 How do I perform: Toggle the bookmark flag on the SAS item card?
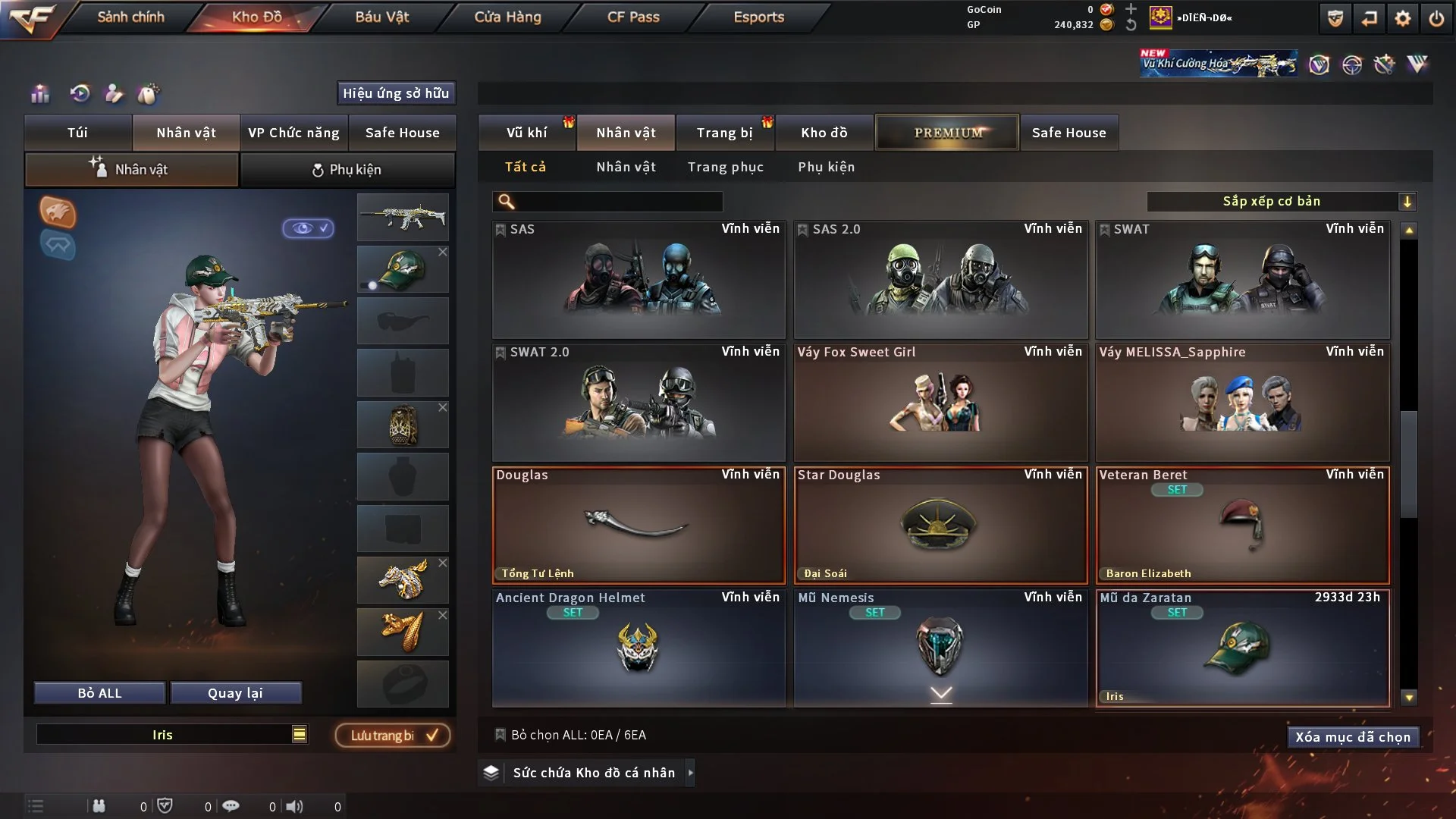tap(500, 229)
